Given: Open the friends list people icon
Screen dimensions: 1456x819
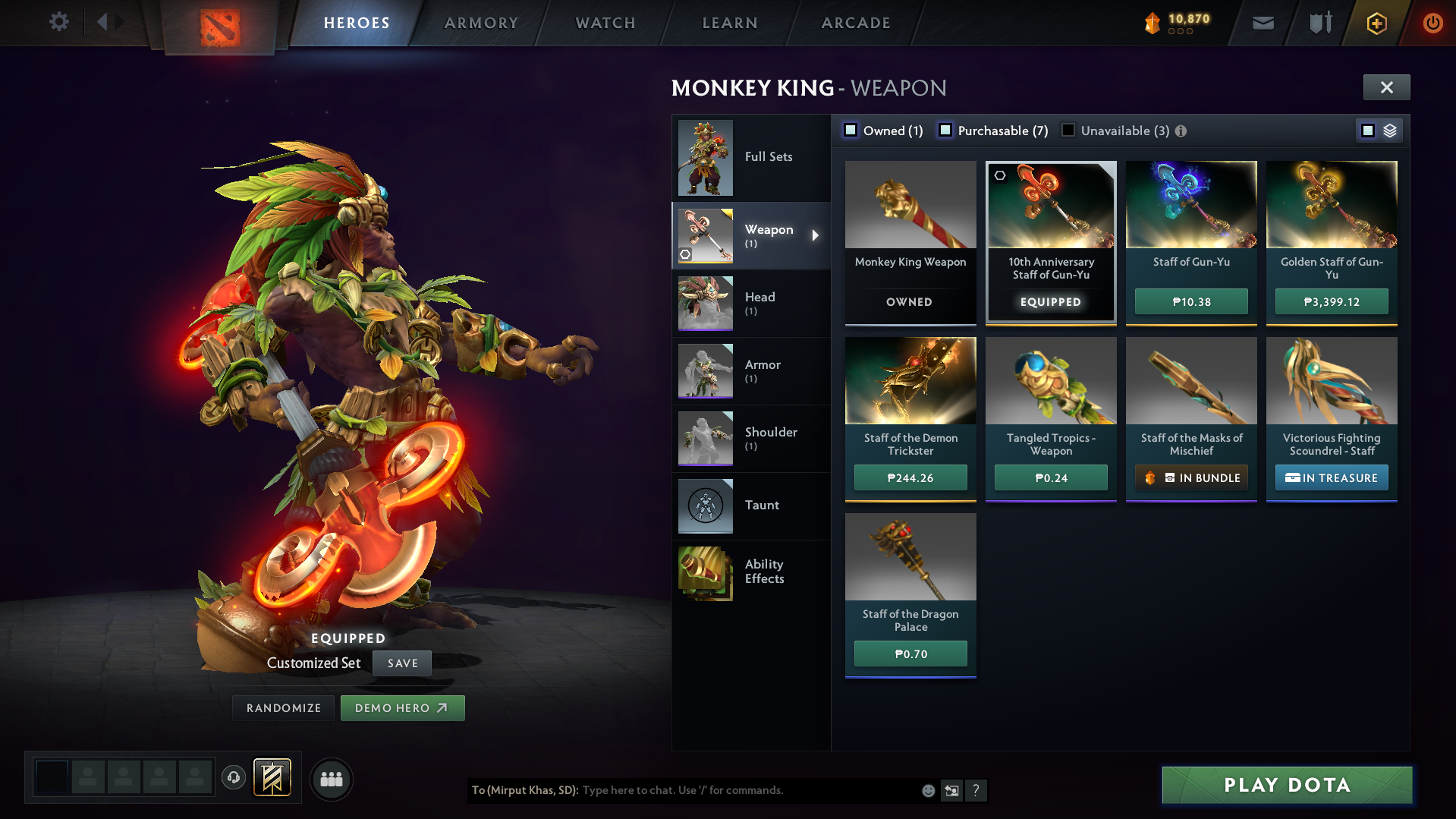Looking at the screenshot, I should pos(331,779).
